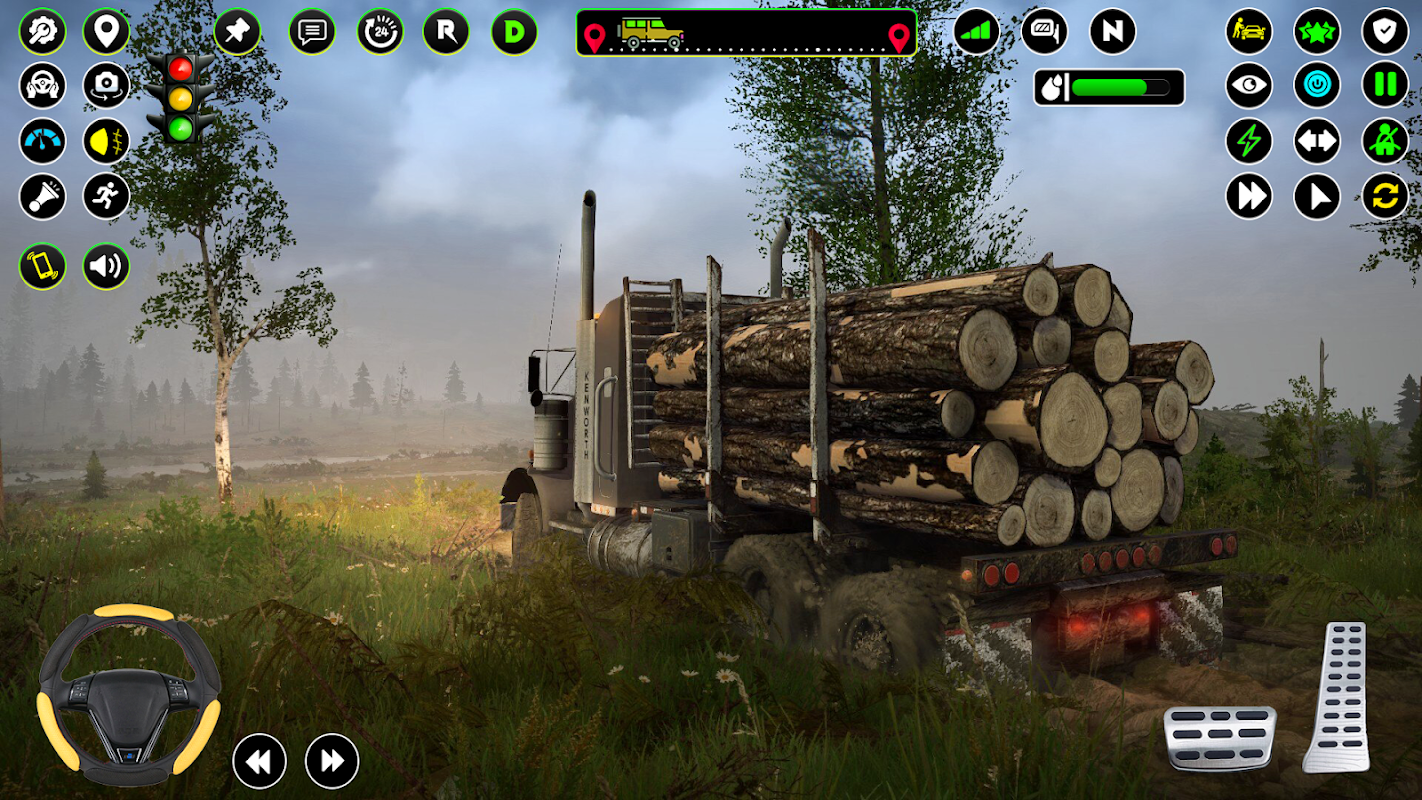Hit the wide brake pedal
This screenshot has height=800, width=1422.
[x=1220, y=738]
